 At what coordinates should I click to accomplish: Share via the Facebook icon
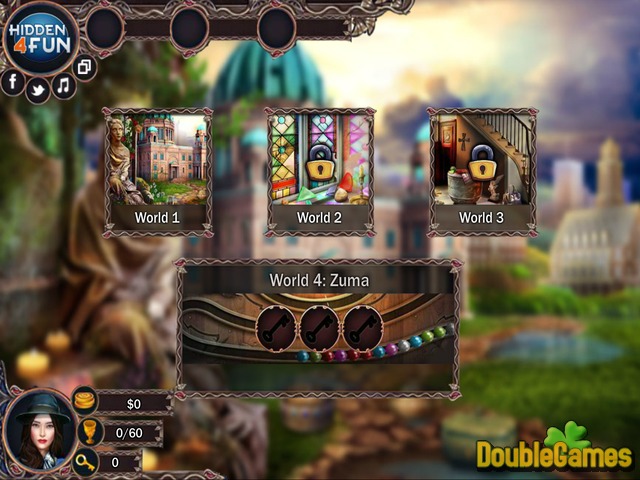coord(13,82)
